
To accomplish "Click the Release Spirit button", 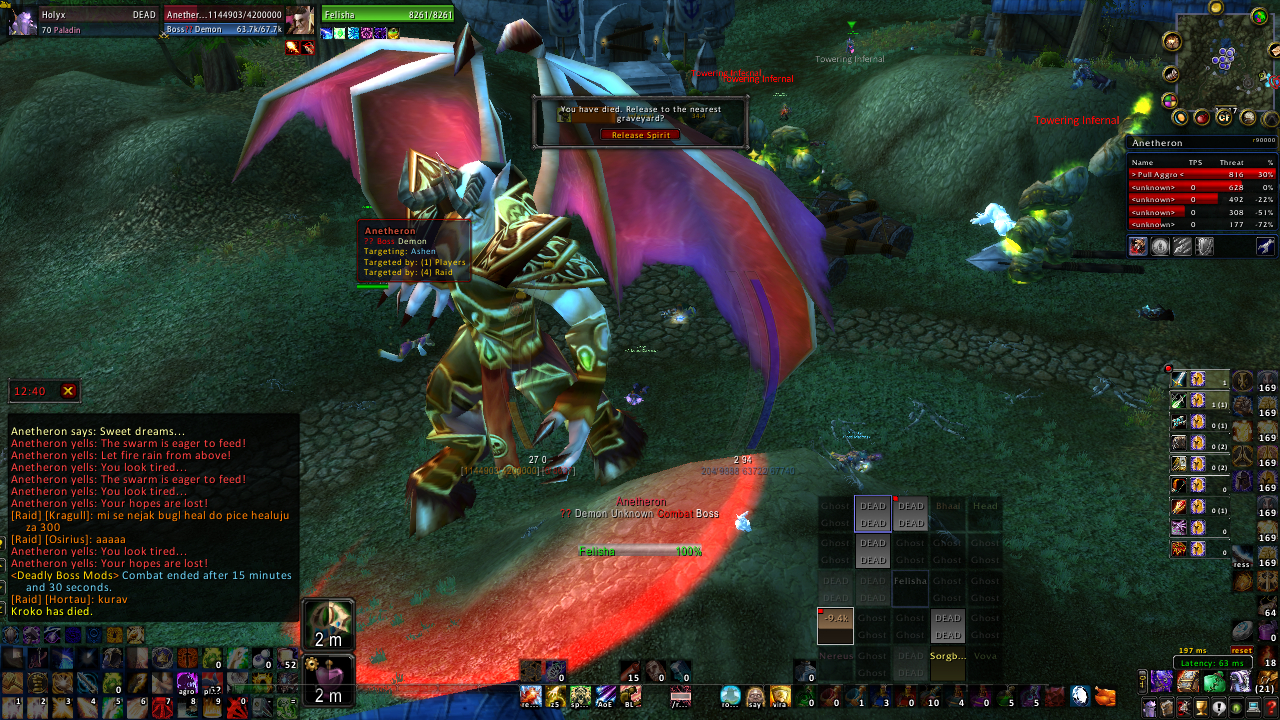I will click(x=640, y=135).
